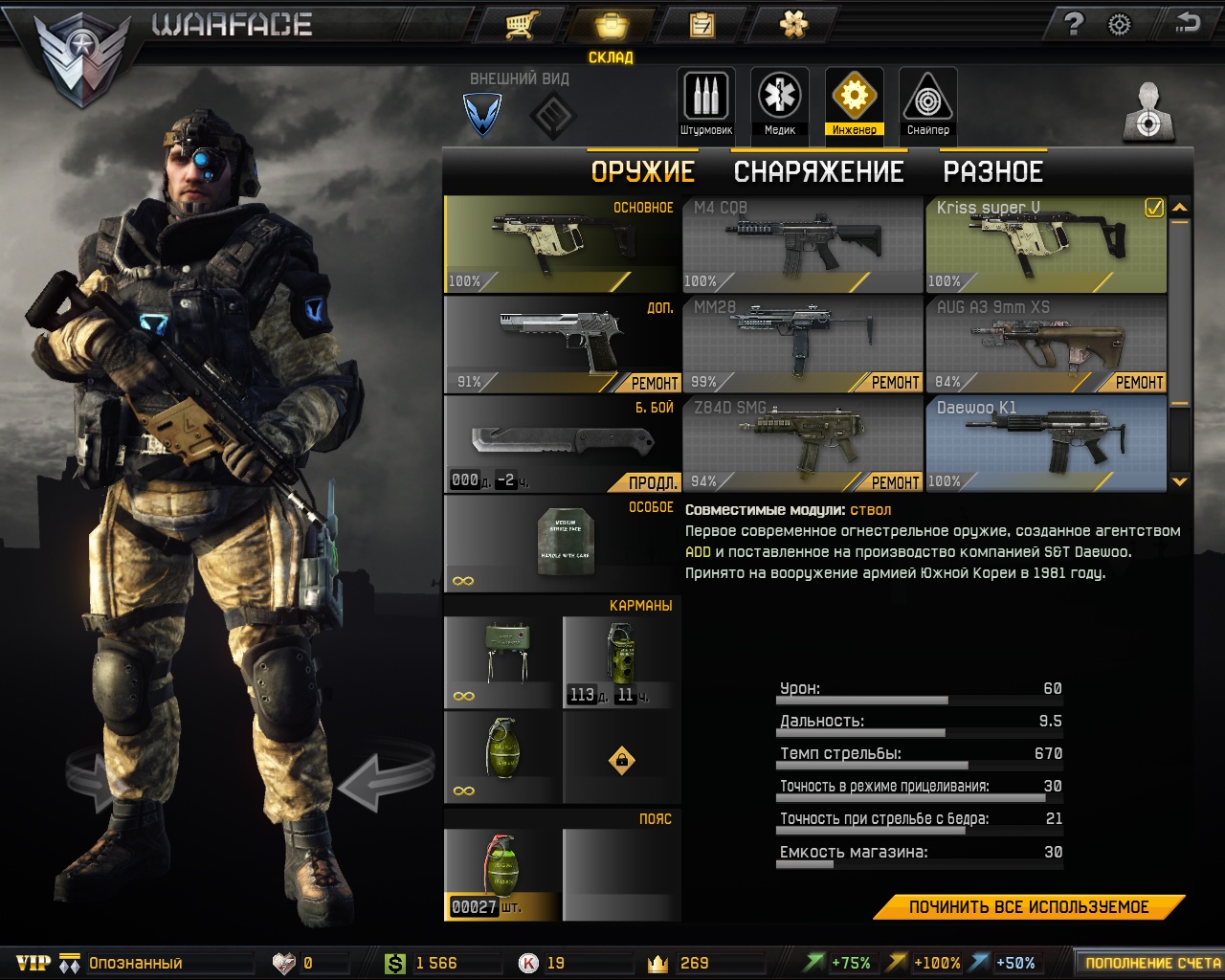The image size is (1225, 980).
Task: Select the equipped secondary pistol slot
Action: click(x=561, y=345)
